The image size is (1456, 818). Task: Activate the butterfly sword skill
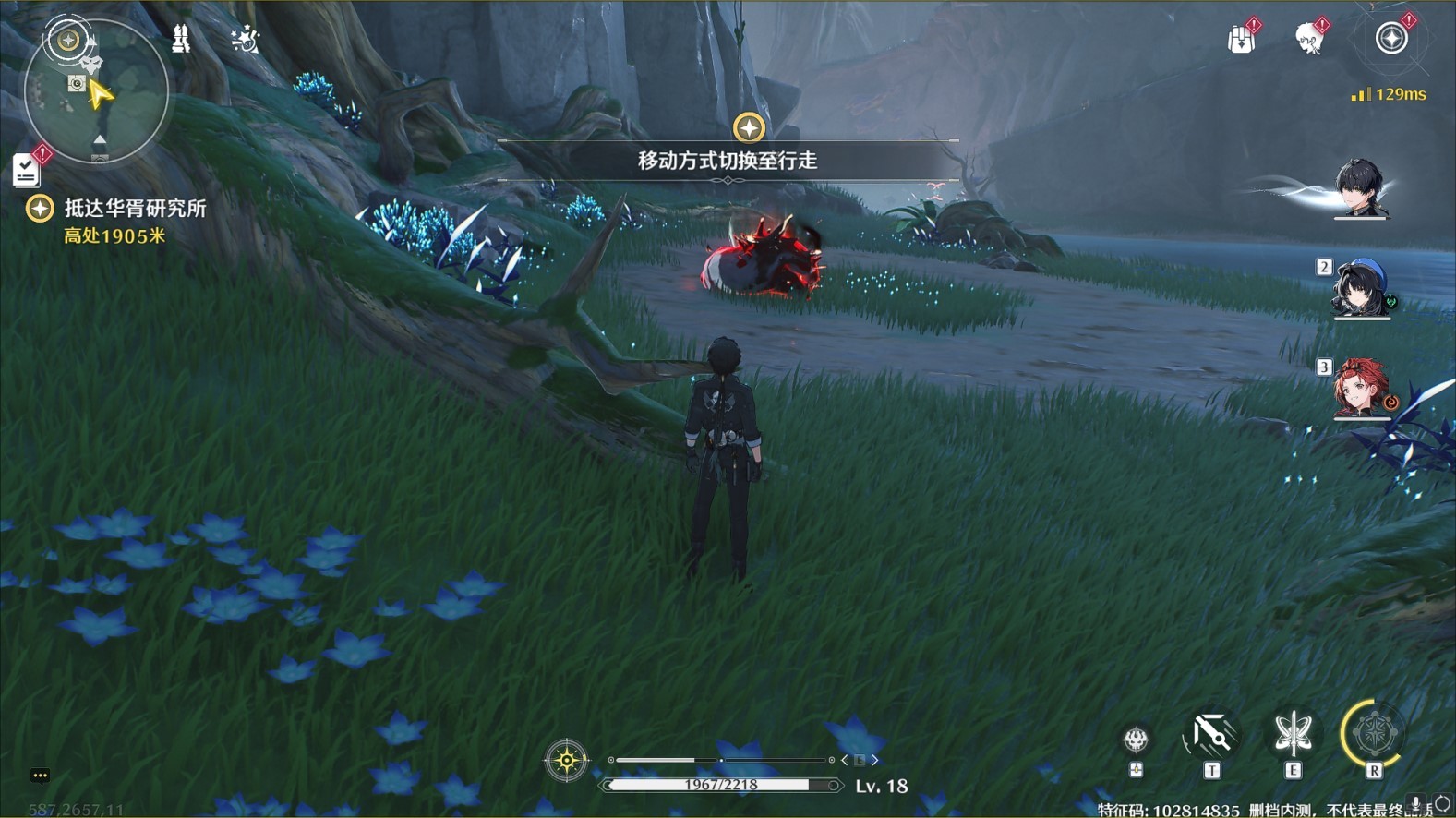click(1293, 735)
